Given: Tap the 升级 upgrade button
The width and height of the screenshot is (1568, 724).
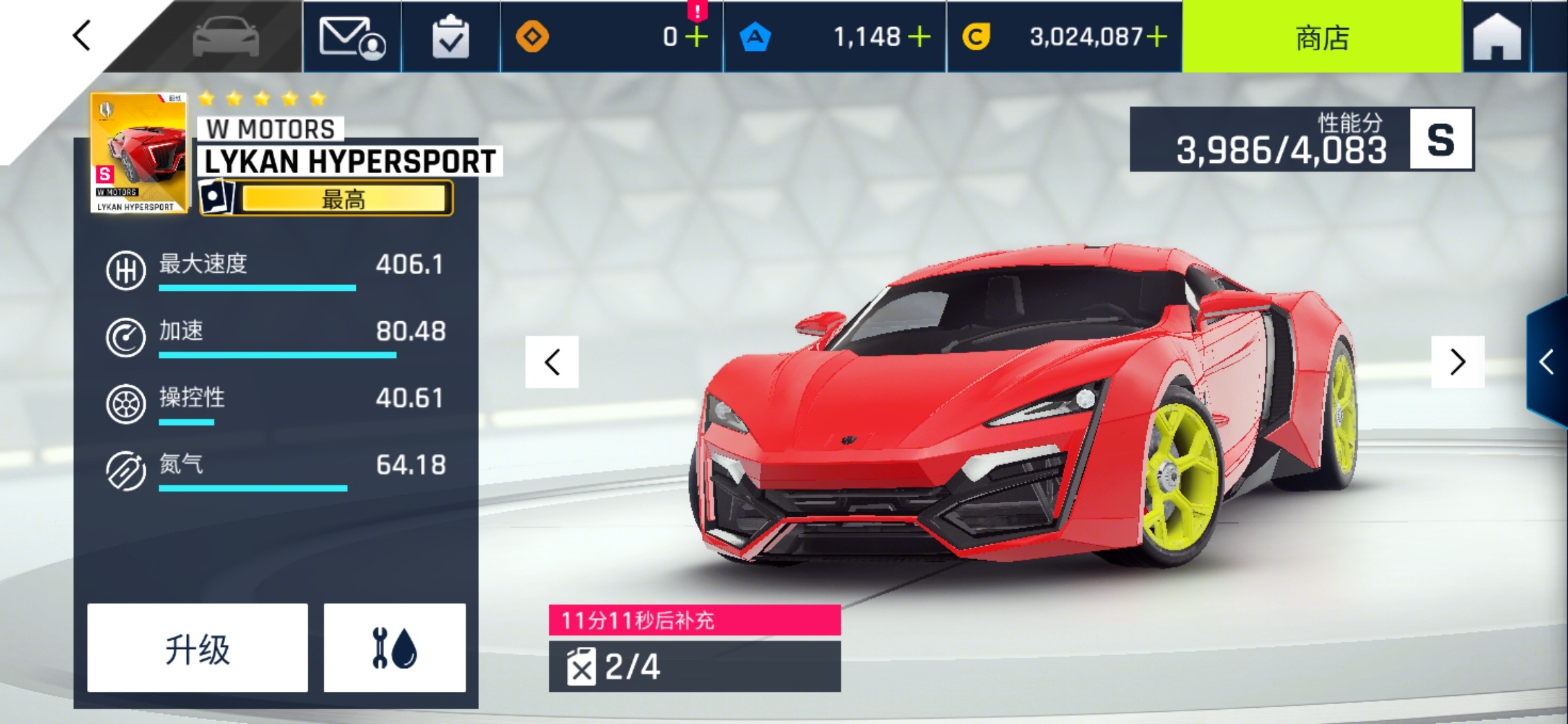Looking at the screenshot, I should pos(198,648).
